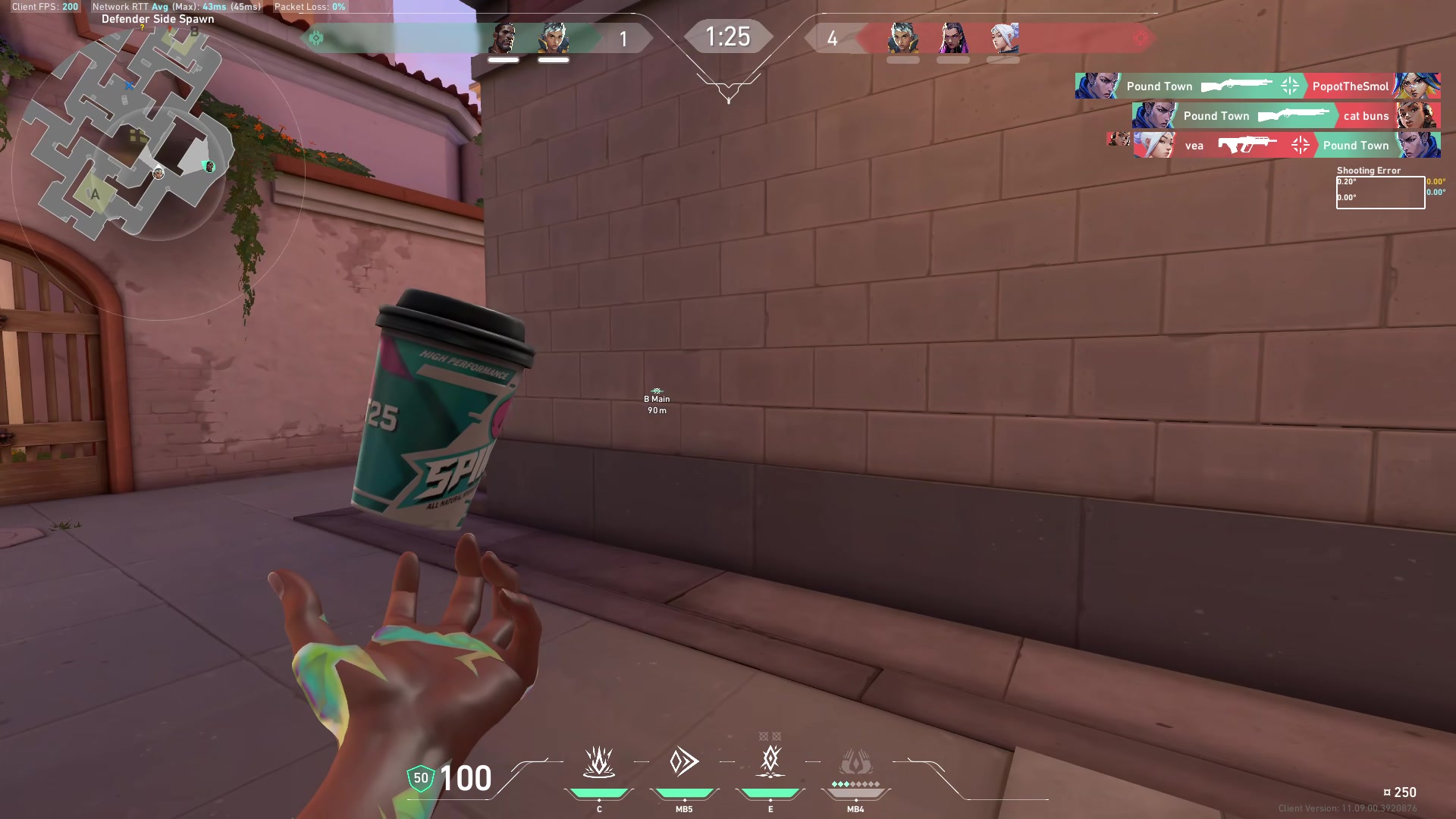Activate the ground burst ability icon

(x=598, y=762)
